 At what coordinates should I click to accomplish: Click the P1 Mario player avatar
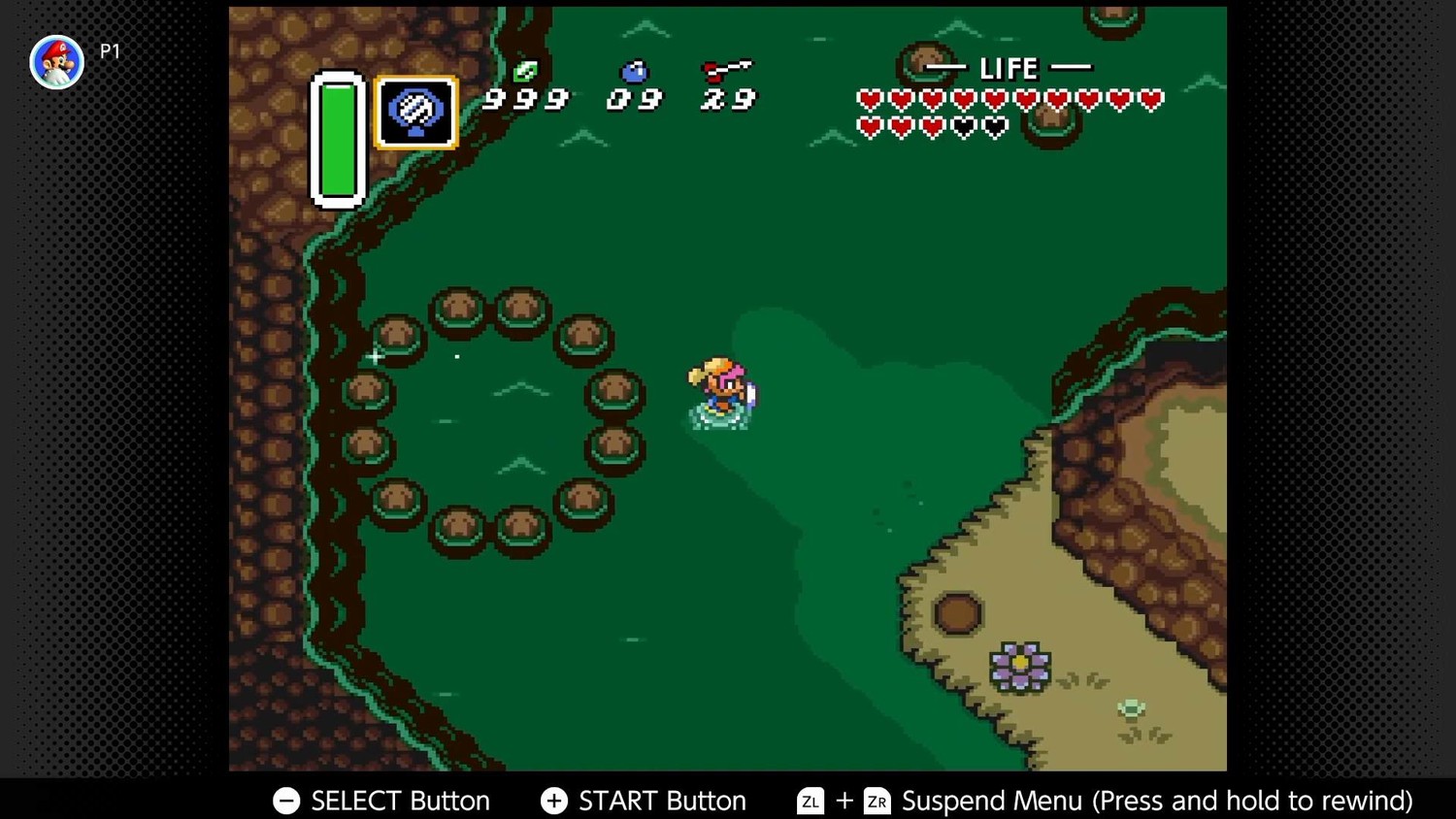pyautogui.click(x=56, y=62)
